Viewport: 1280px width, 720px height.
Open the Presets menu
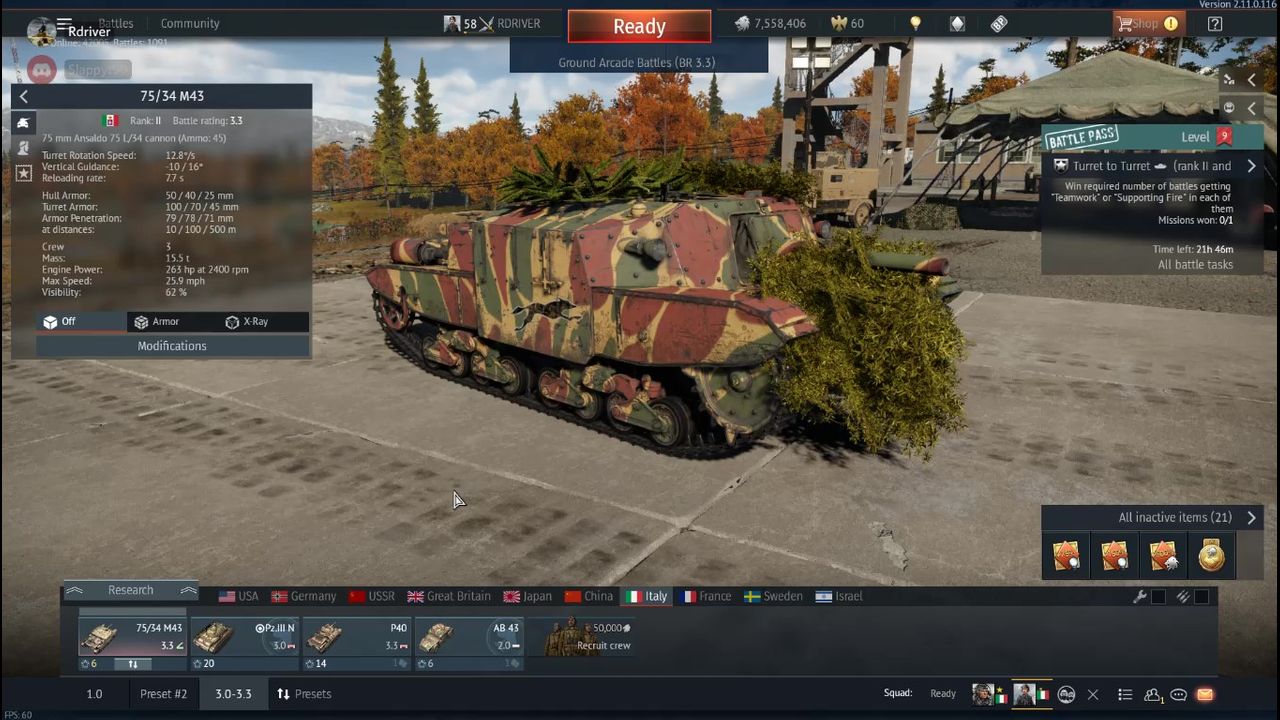coord(304,694)
